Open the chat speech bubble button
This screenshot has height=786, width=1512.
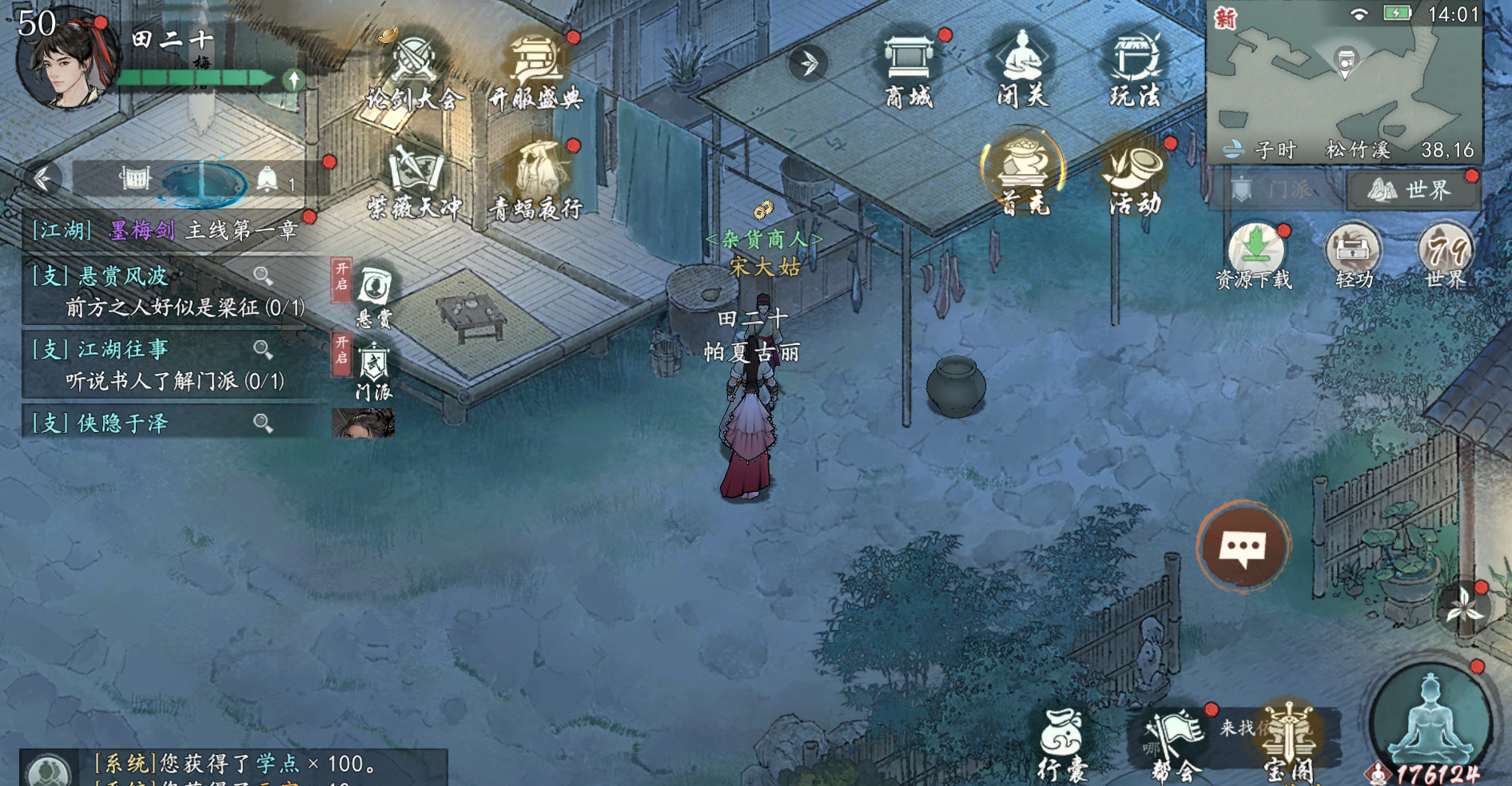(1243, 548)
